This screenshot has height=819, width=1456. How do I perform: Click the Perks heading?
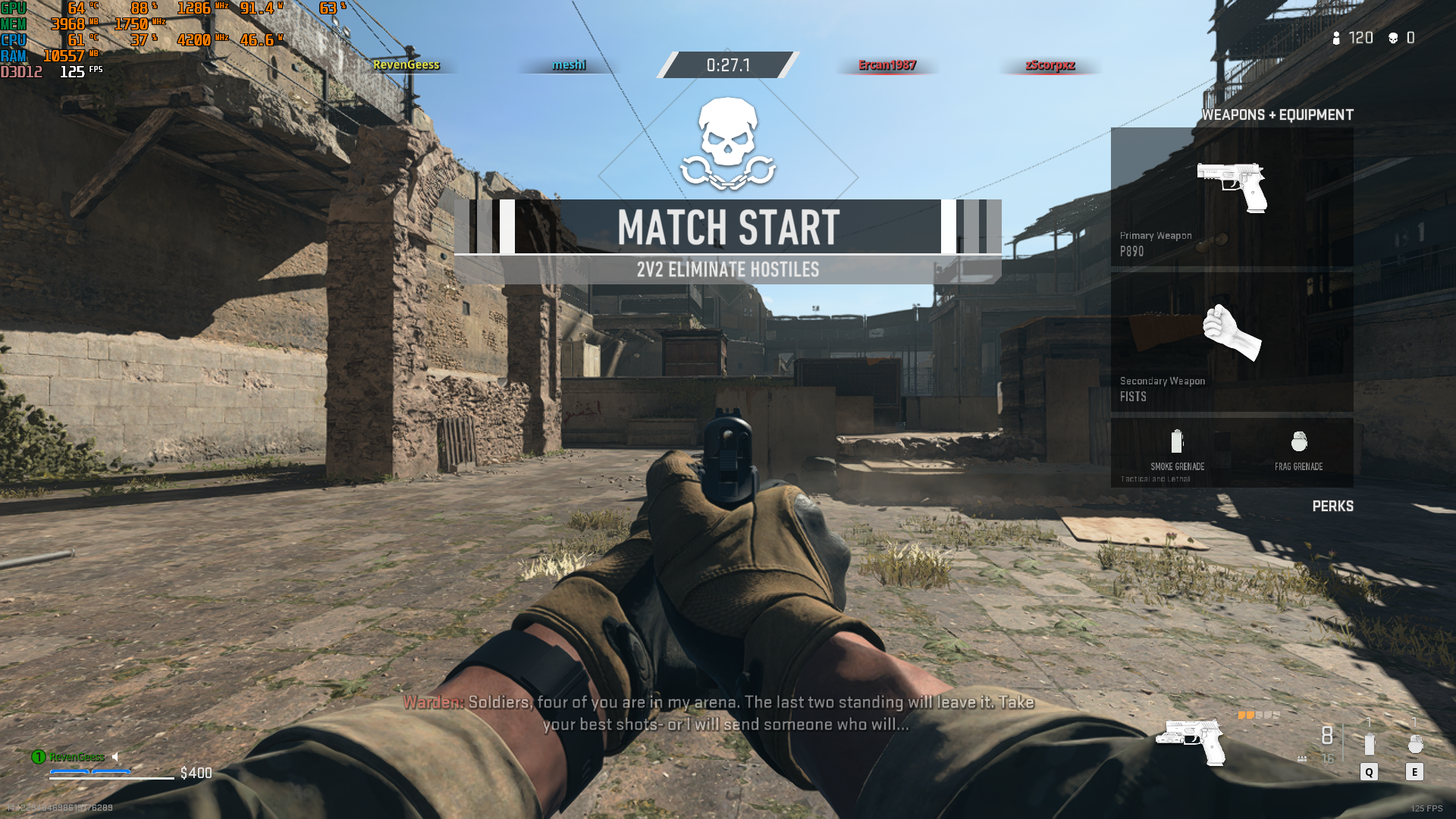click(1332, 507)
